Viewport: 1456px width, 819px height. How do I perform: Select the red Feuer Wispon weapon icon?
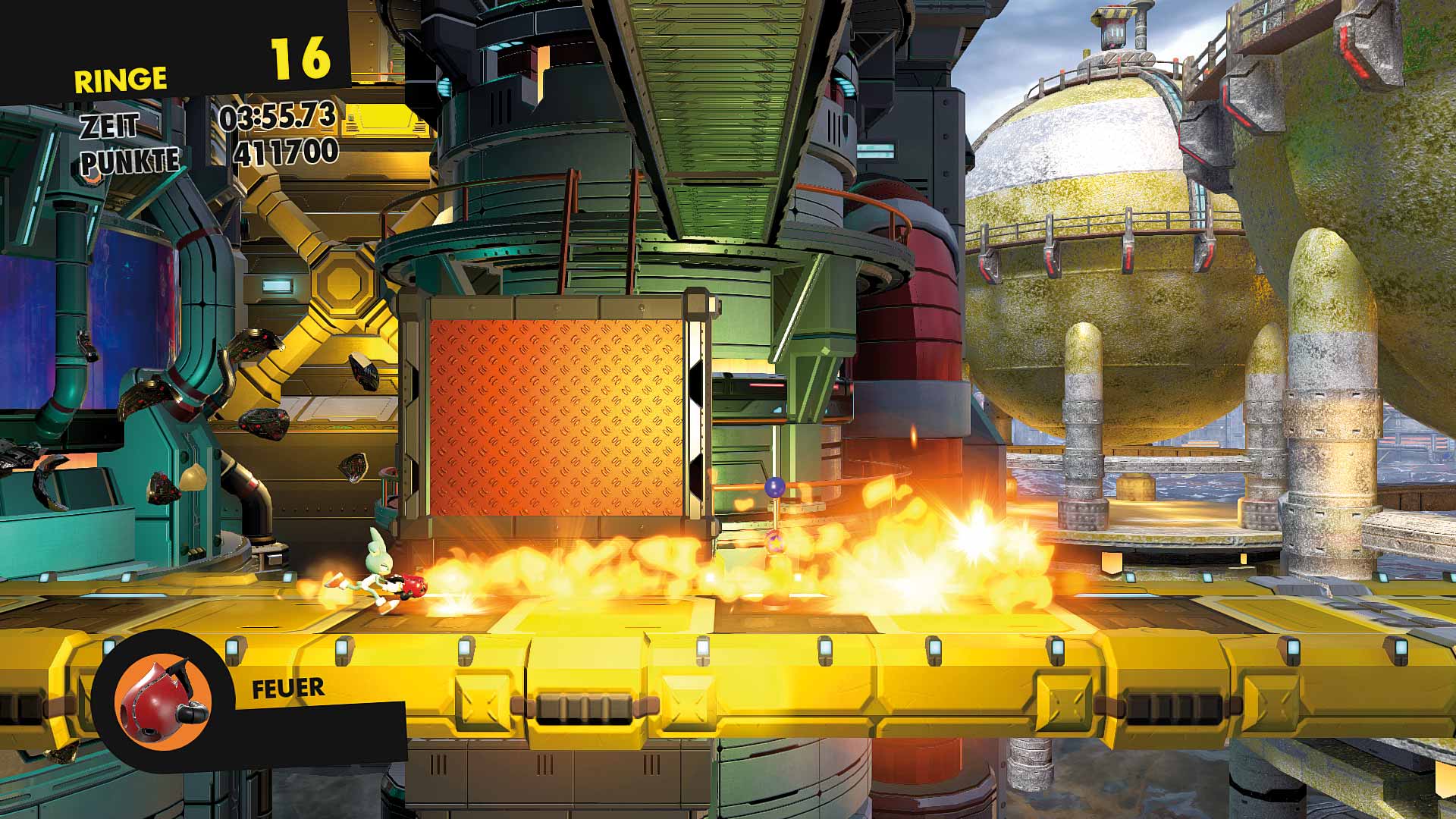pos(162,700)
